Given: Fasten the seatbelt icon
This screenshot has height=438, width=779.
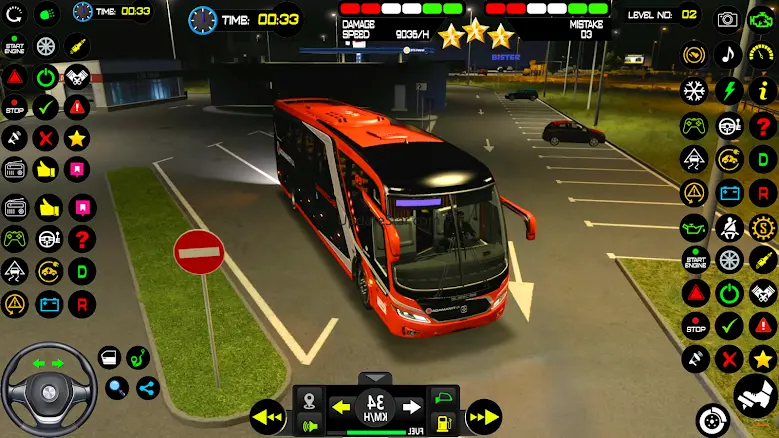Looking at the screenshot, I should click(x=729, y=226).
